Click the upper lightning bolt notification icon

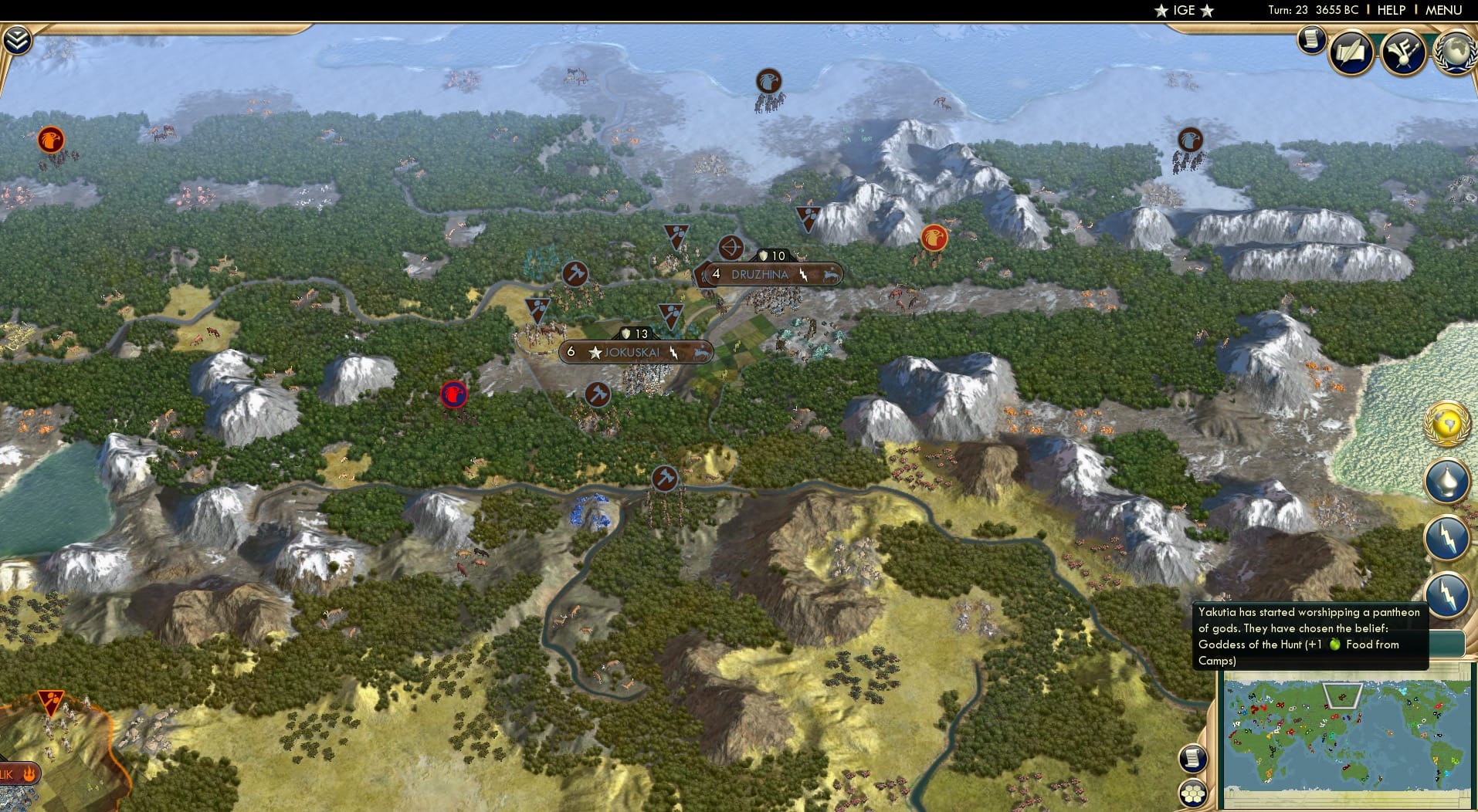coord(1447,533)
